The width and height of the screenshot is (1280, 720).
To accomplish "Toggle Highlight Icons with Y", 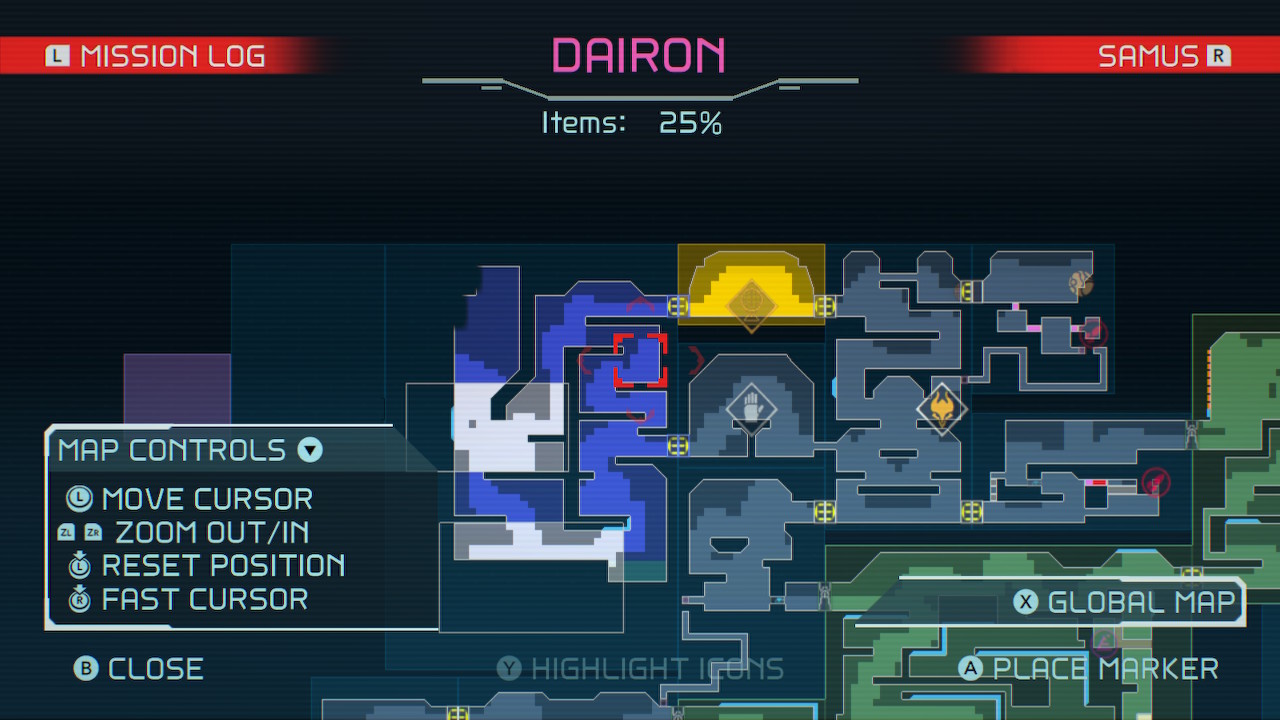I will (x=508, y=668).
